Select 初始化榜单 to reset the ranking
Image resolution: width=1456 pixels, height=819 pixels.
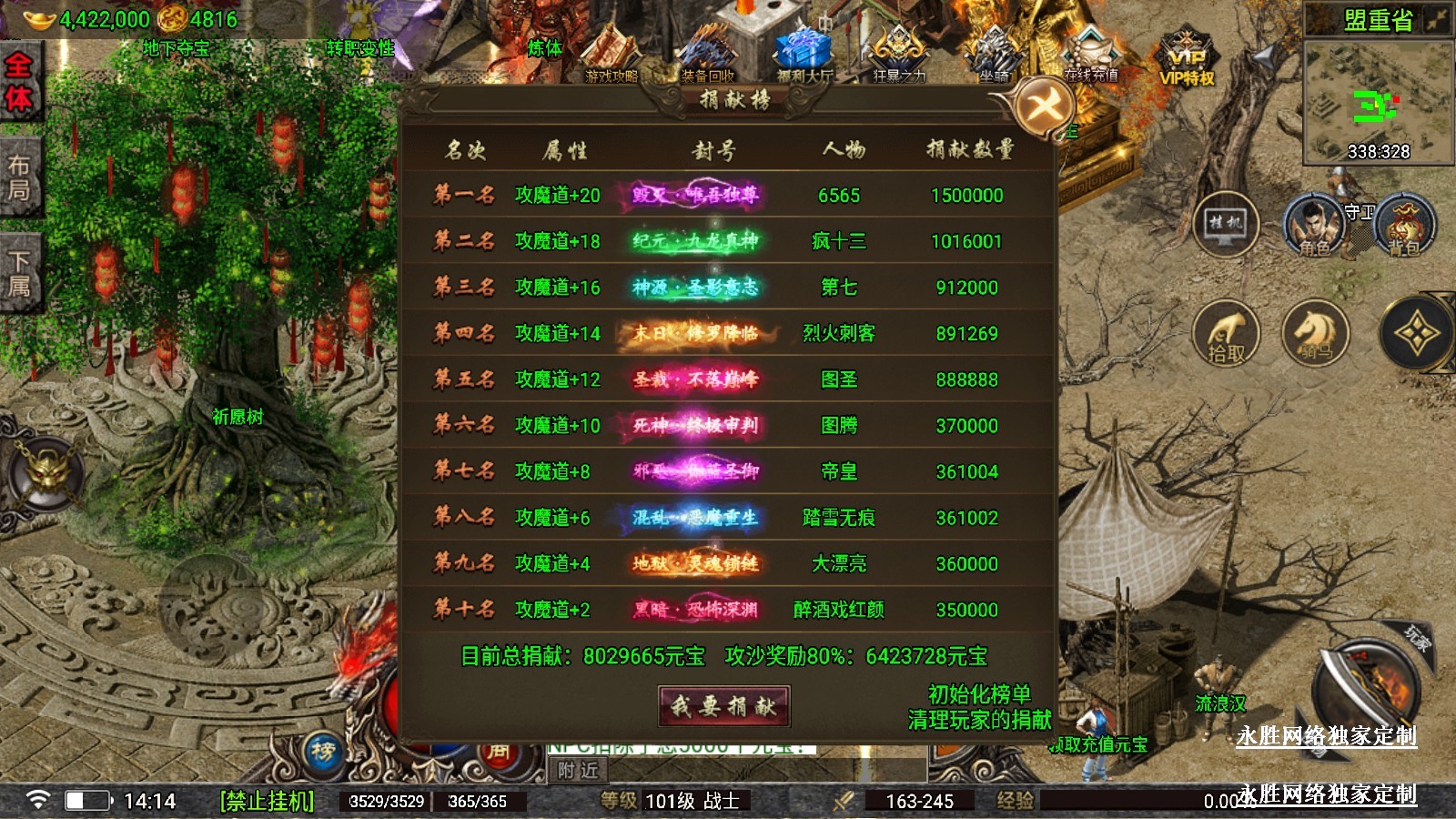[x=979, y=694]
